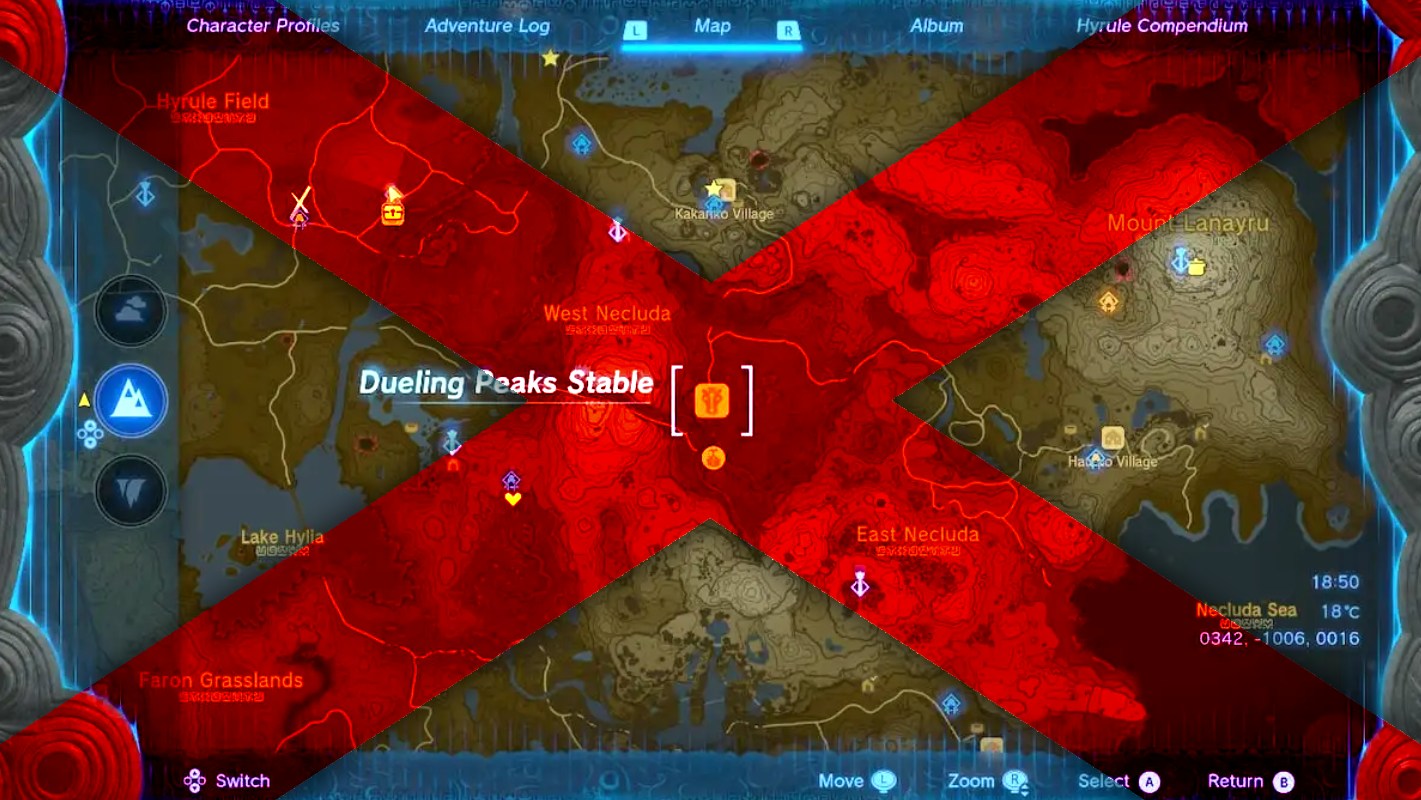Select the stable marker in Hyrule Field

392,212
